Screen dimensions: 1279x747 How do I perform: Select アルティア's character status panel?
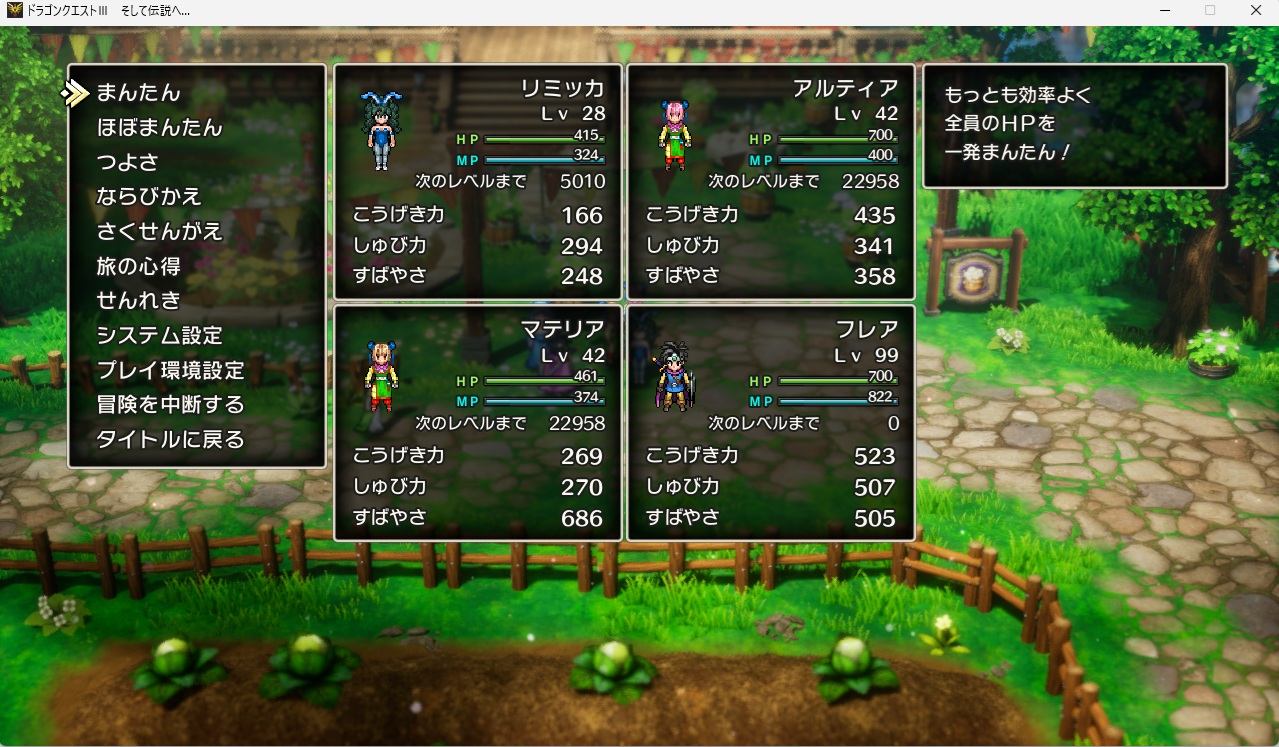point(771,182)
